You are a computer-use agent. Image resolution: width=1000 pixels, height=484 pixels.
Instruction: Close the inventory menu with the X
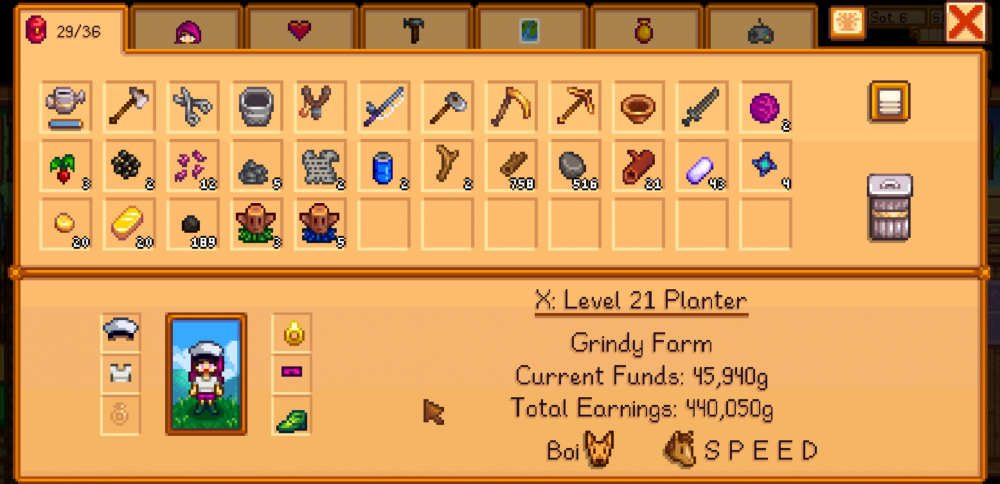pyautogui.click(x=965, y=22)
